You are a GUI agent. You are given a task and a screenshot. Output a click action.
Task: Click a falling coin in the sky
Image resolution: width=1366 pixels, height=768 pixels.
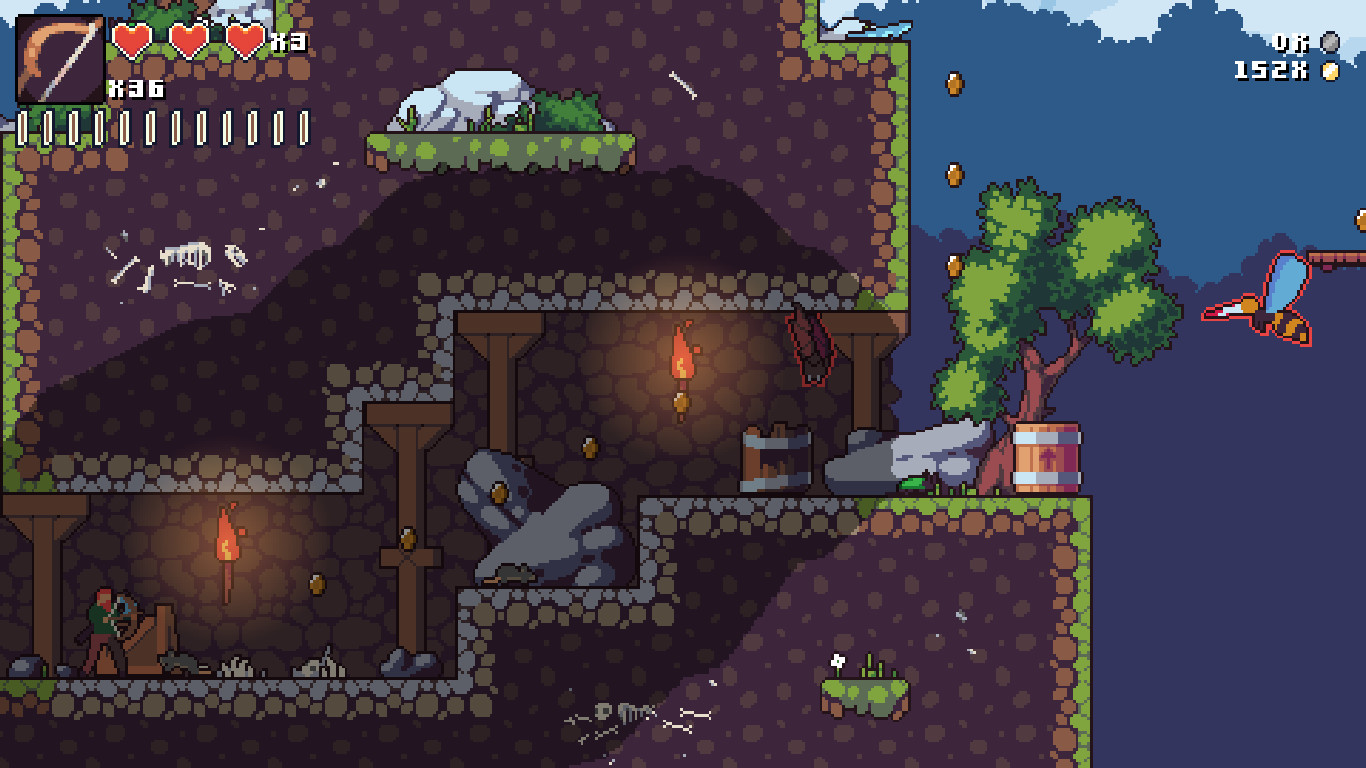[x=954, y=85]
